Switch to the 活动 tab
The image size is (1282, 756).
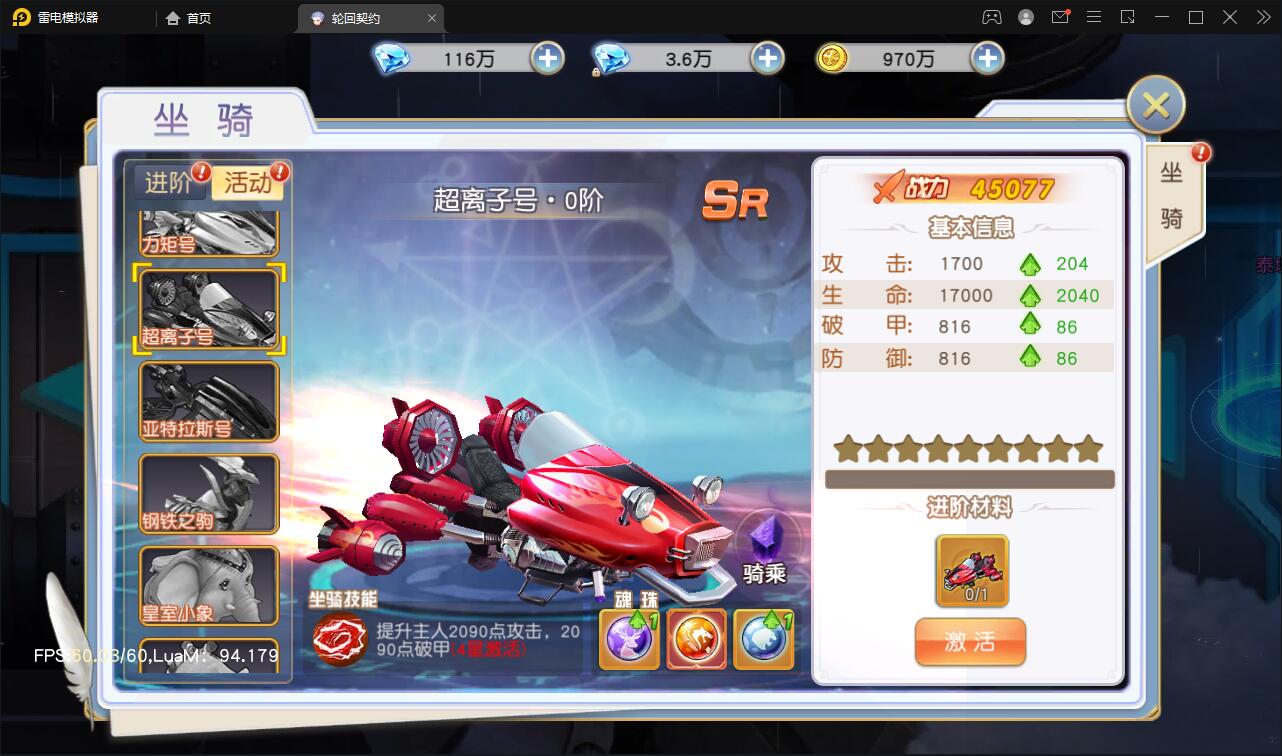[246, 184]
